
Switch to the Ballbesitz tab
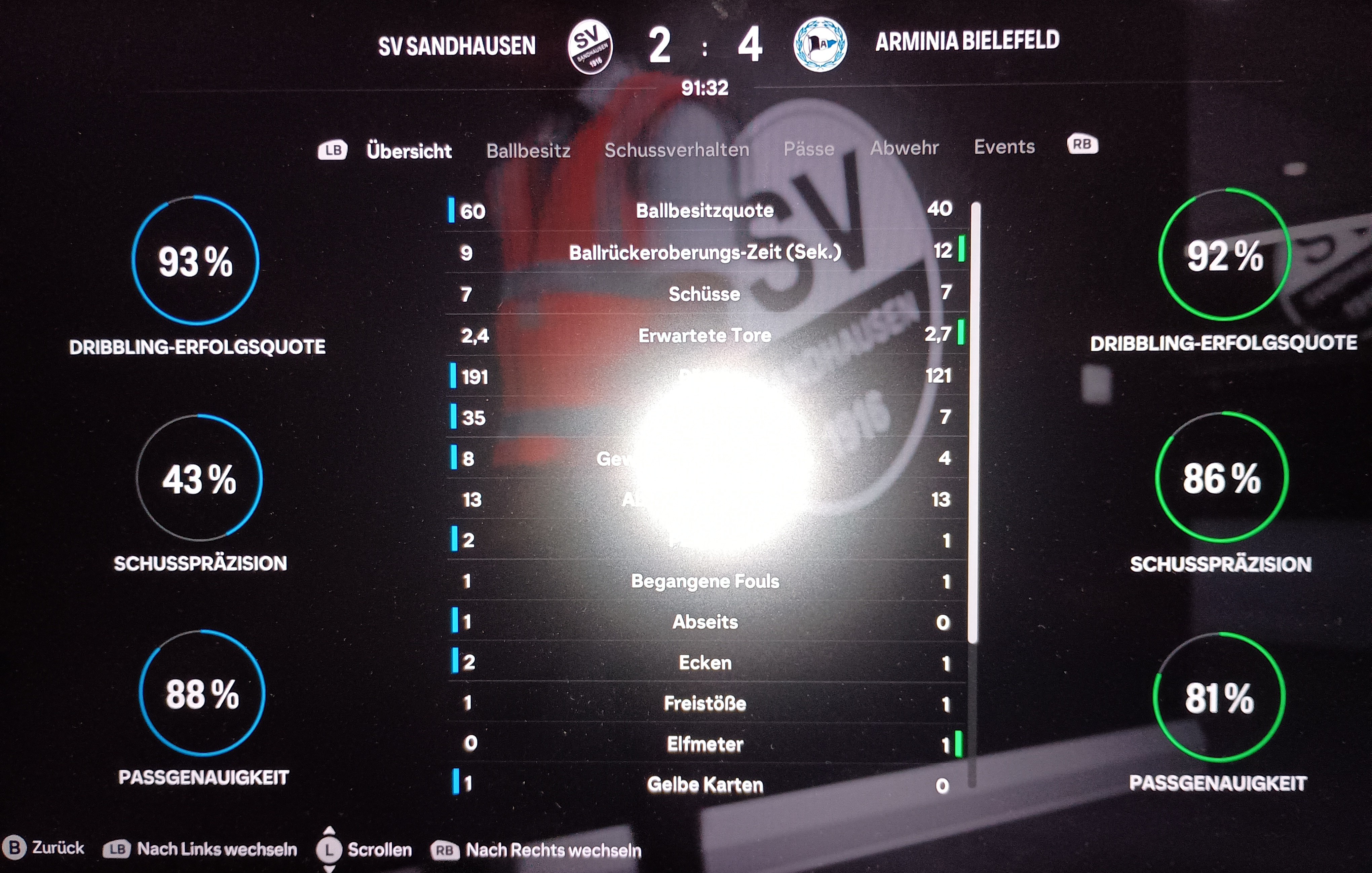click(528, 150)
